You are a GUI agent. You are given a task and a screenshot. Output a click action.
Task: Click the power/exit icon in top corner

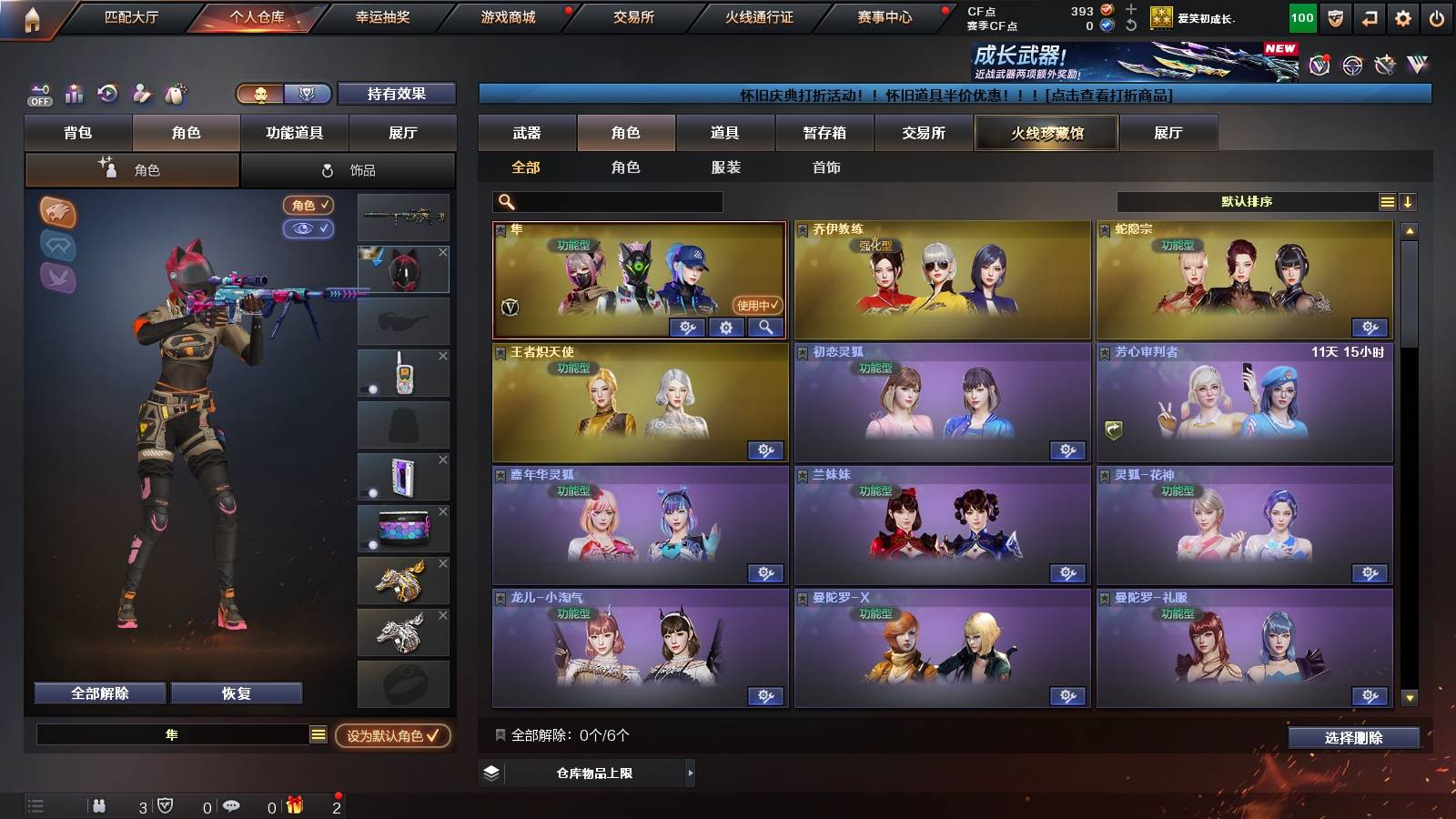(x=1438, y=15)
